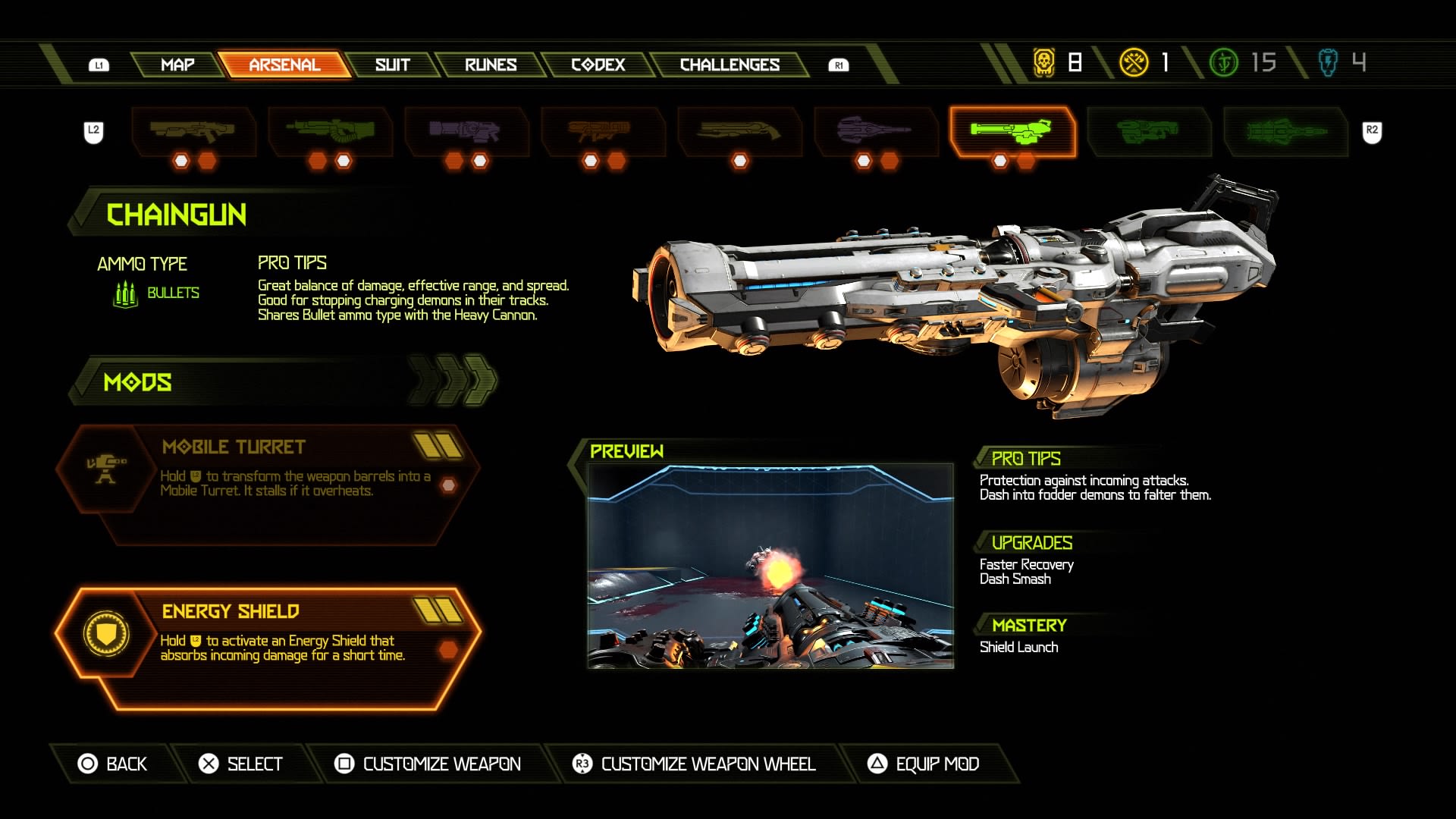Pick the orange Rocket Launcher slot

click(602, 132)
